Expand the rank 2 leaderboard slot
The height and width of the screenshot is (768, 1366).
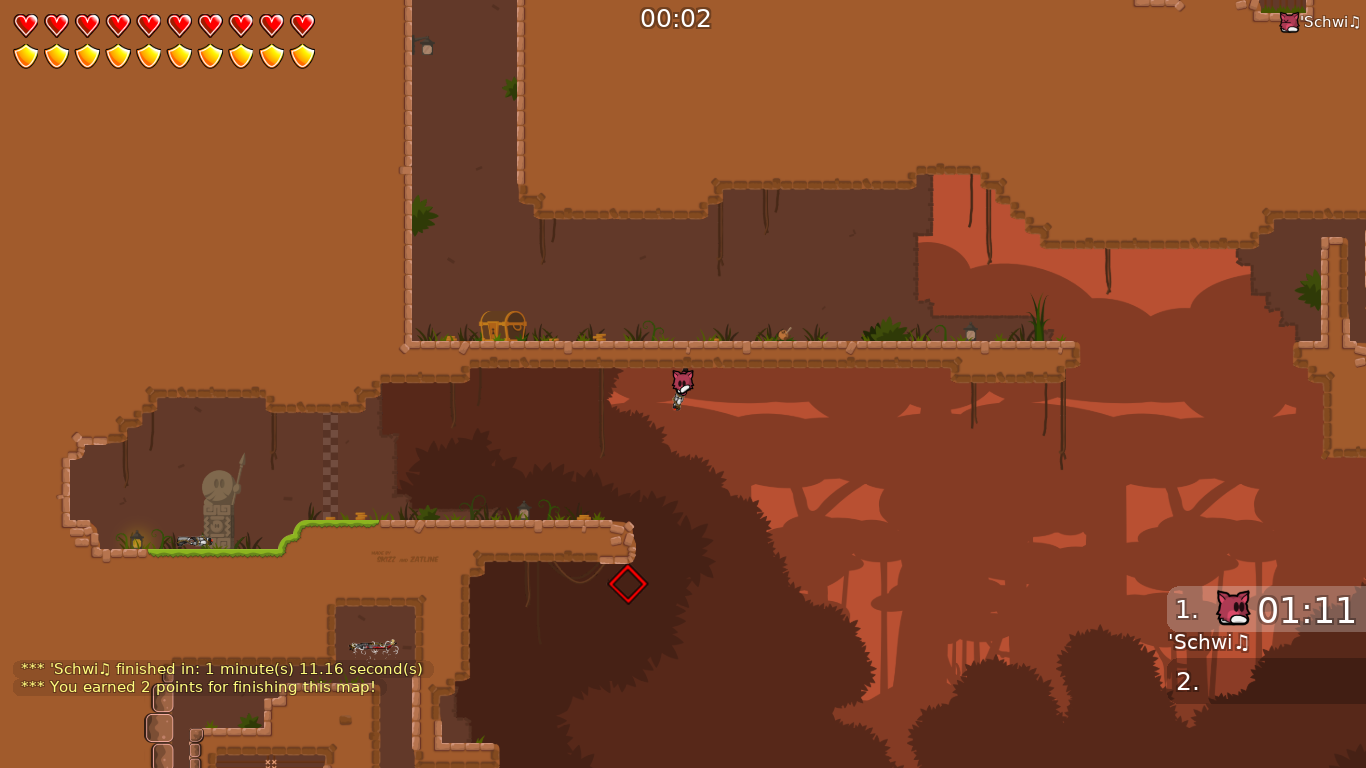click(1186, 682)
